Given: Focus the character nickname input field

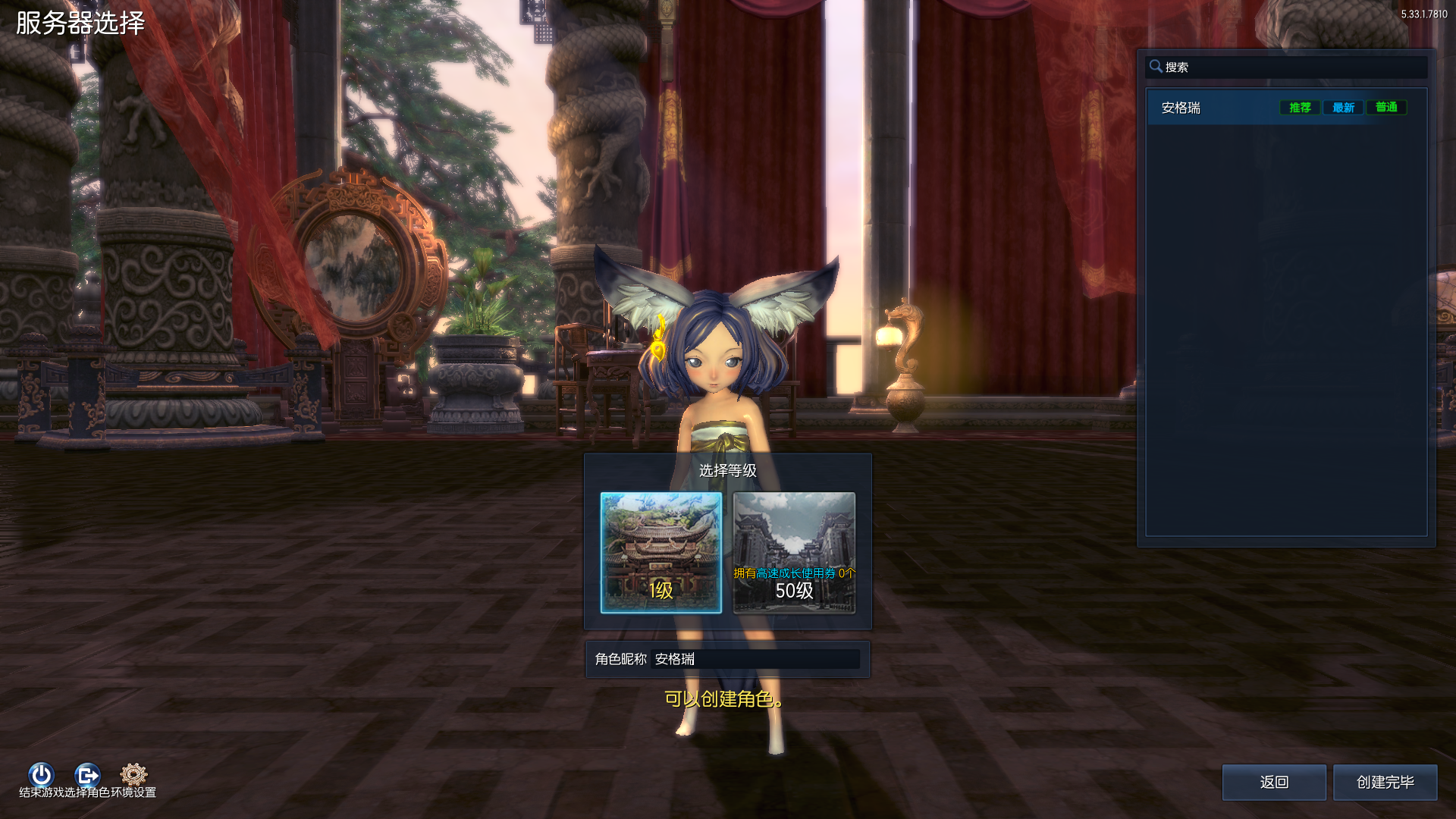Looking at the screenshot, I should (755, 659).
